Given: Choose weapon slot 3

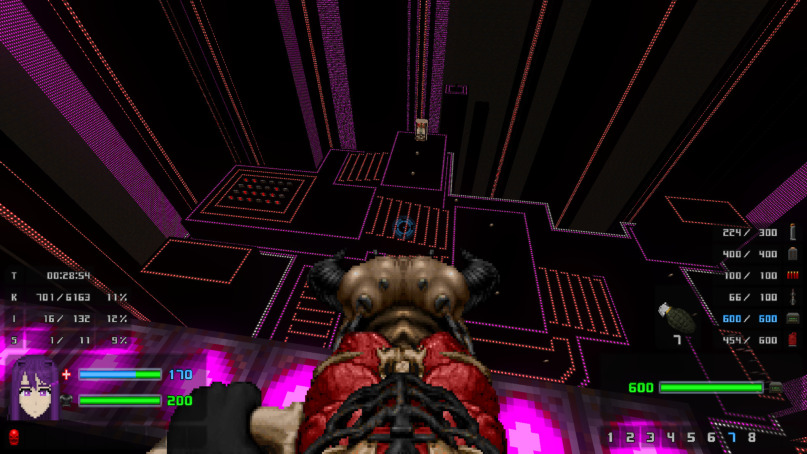Looking at the screenshot, I should [x=650, y=437].
